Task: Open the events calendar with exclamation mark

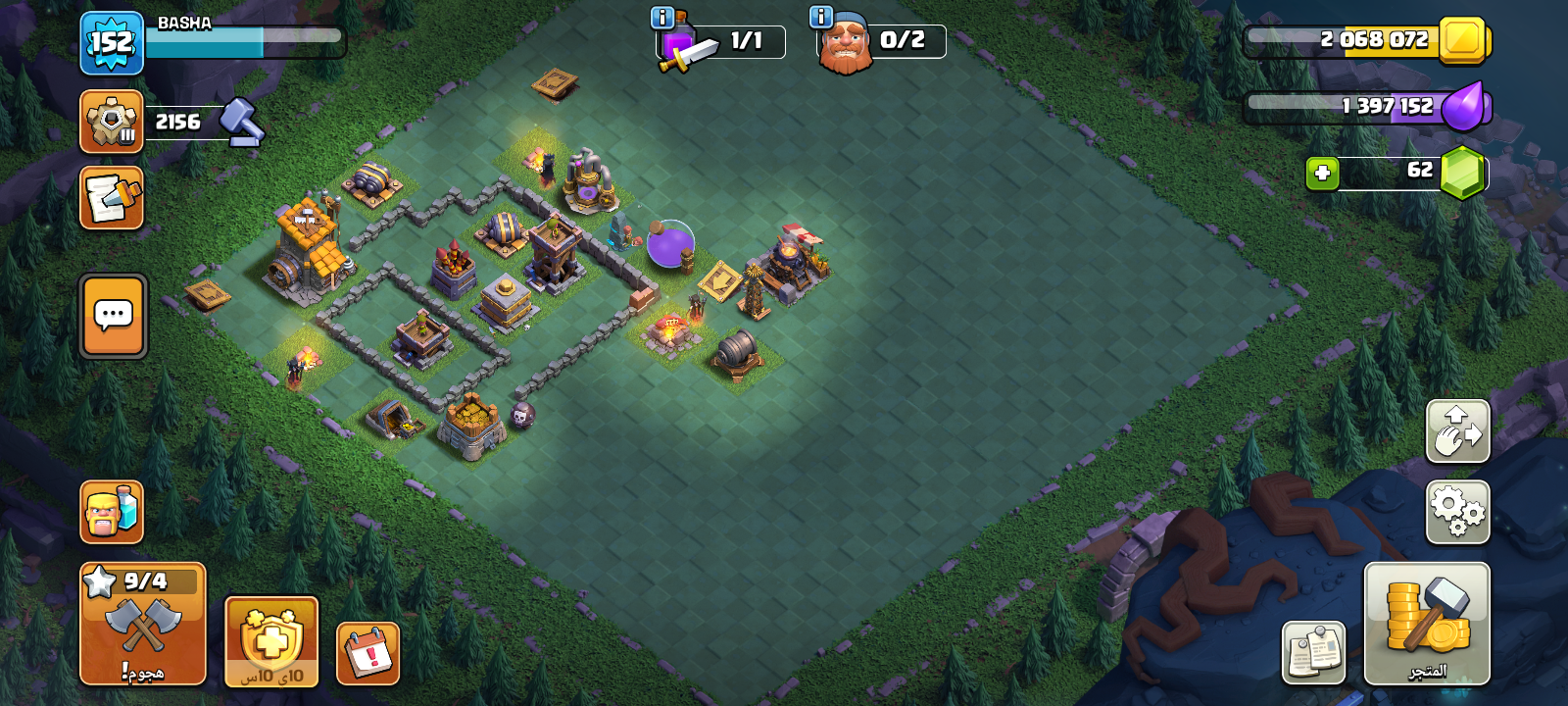Action: click(368, 653)
